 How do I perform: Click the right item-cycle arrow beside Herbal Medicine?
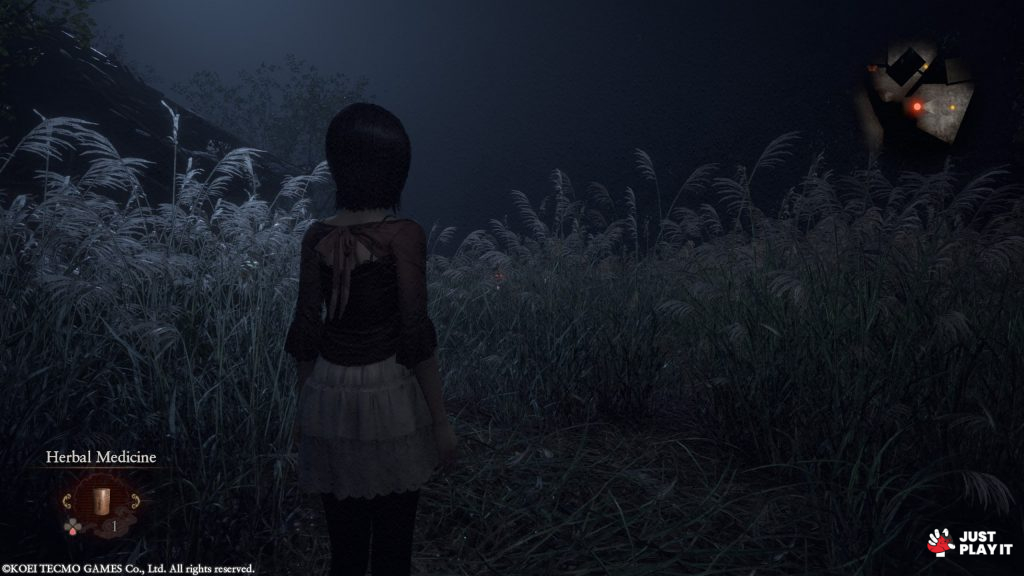(x=134, y=500)
